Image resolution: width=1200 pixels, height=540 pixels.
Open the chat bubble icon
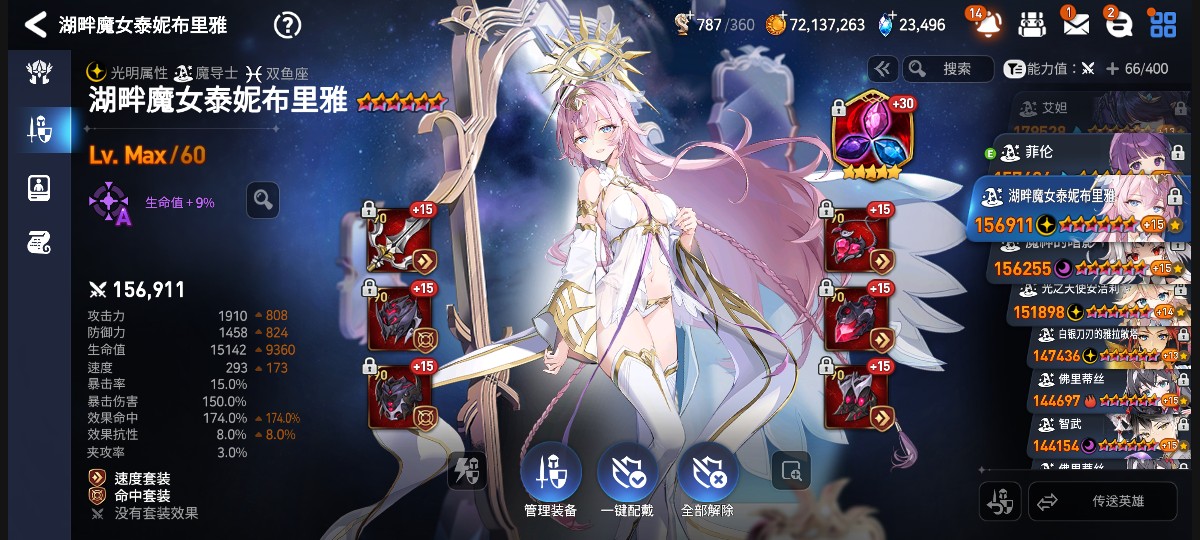pyautogui.click(x=1118, y=24)
